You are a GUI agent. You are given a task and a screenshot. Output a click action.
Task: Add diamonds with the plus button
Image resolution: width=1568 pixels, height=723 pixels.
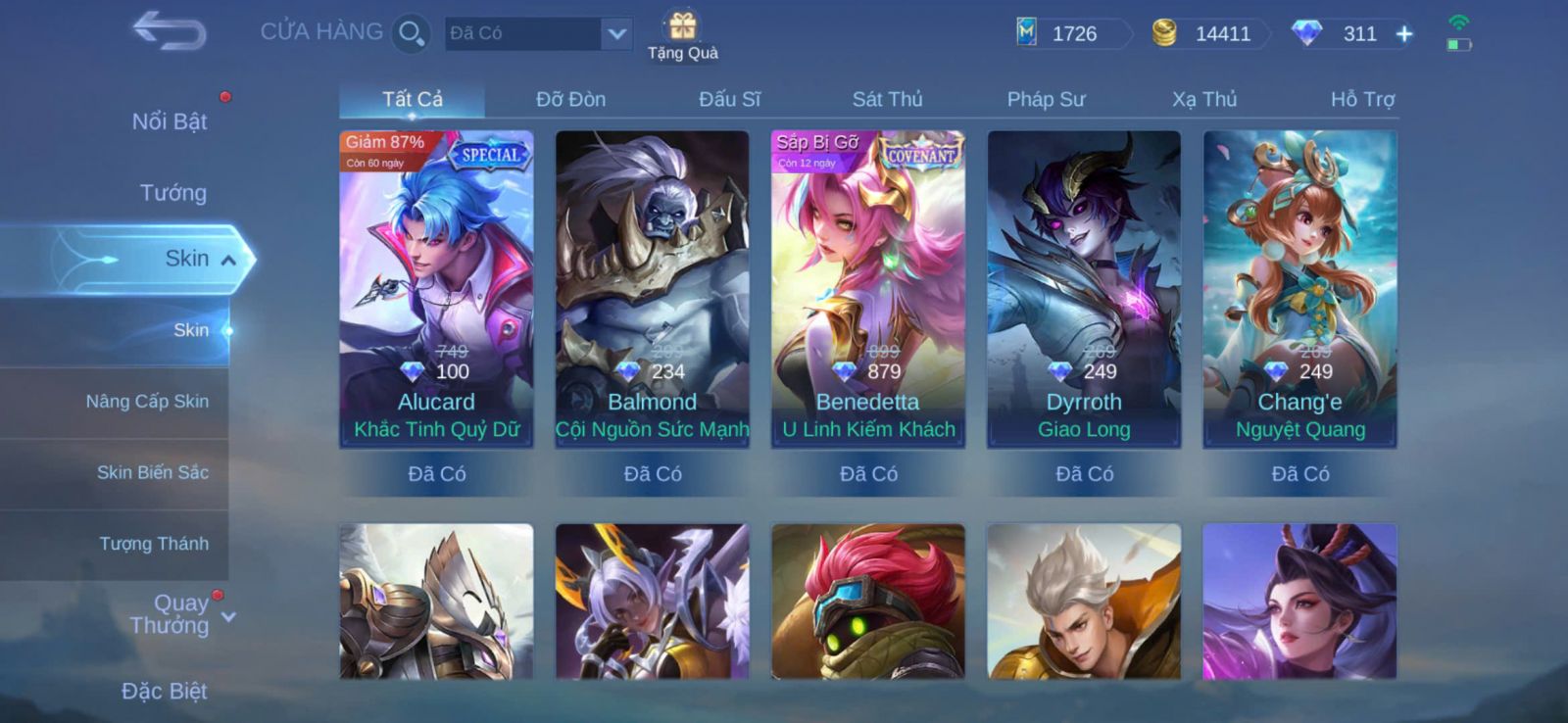point(1404,34)
